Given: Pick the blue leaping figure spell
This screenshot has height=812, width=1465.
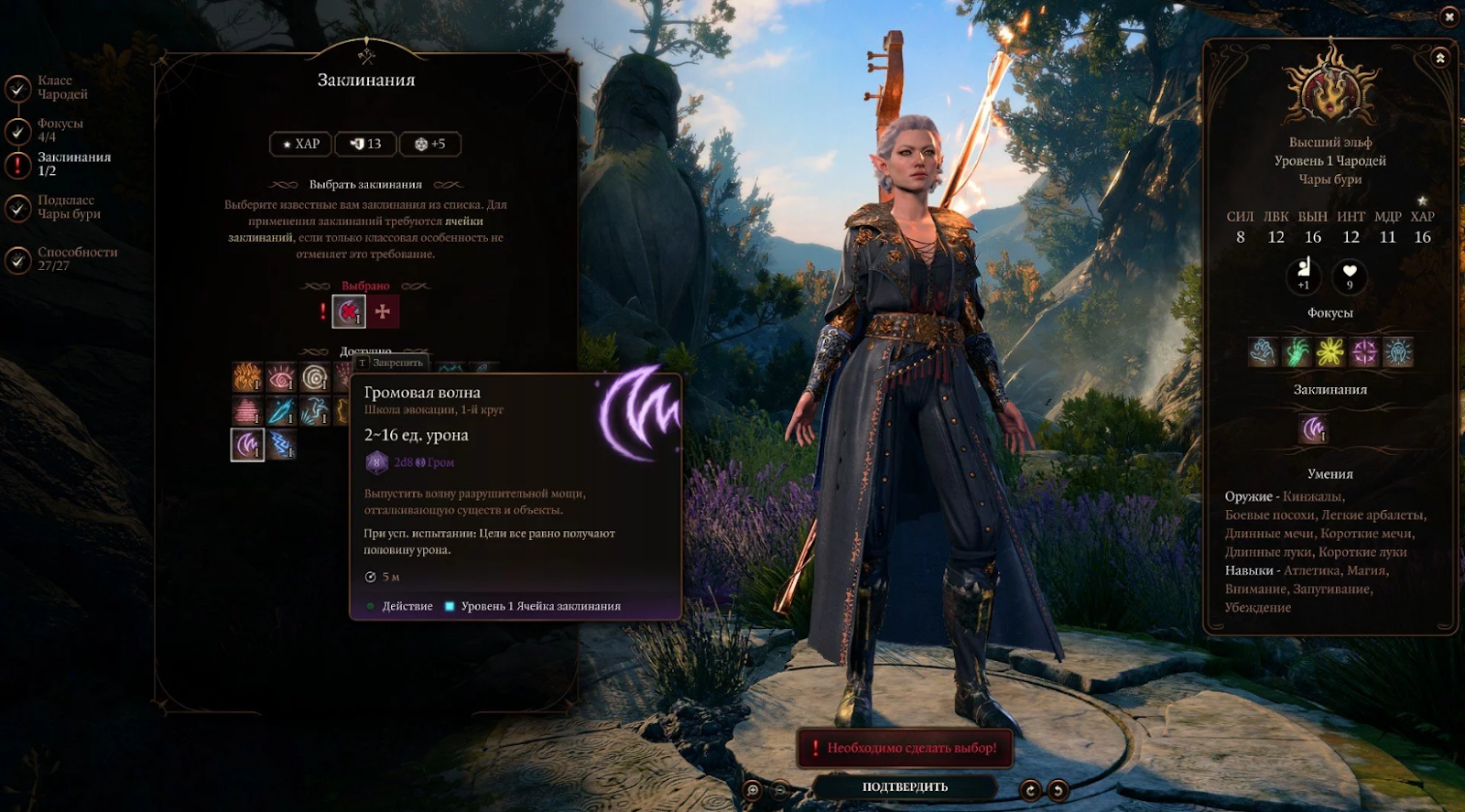Looking at the screenshot, I should [x=315, y=411].
